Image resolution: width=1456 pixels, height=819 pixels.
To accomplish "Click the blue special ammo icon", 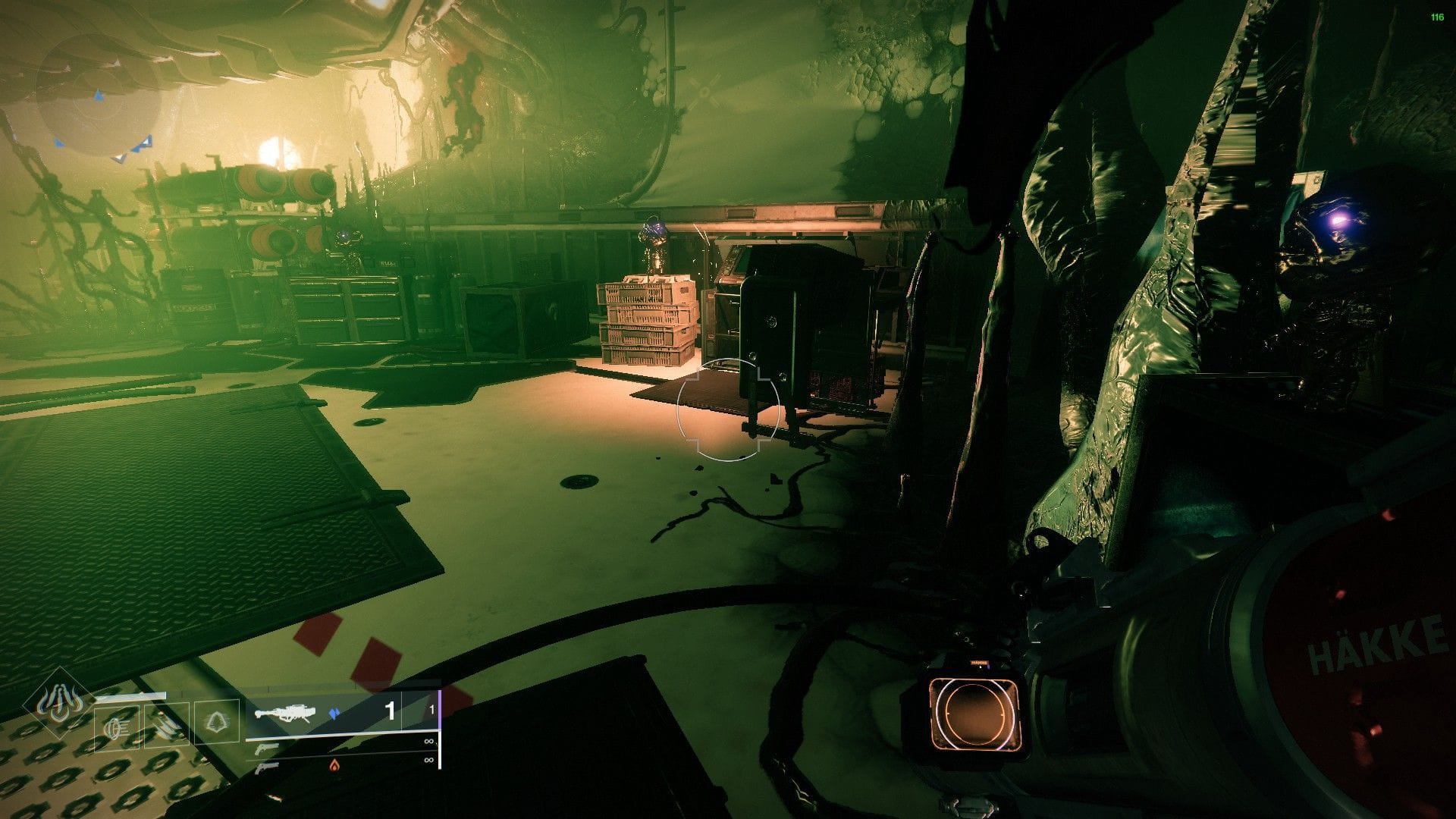I will (335, 713).
